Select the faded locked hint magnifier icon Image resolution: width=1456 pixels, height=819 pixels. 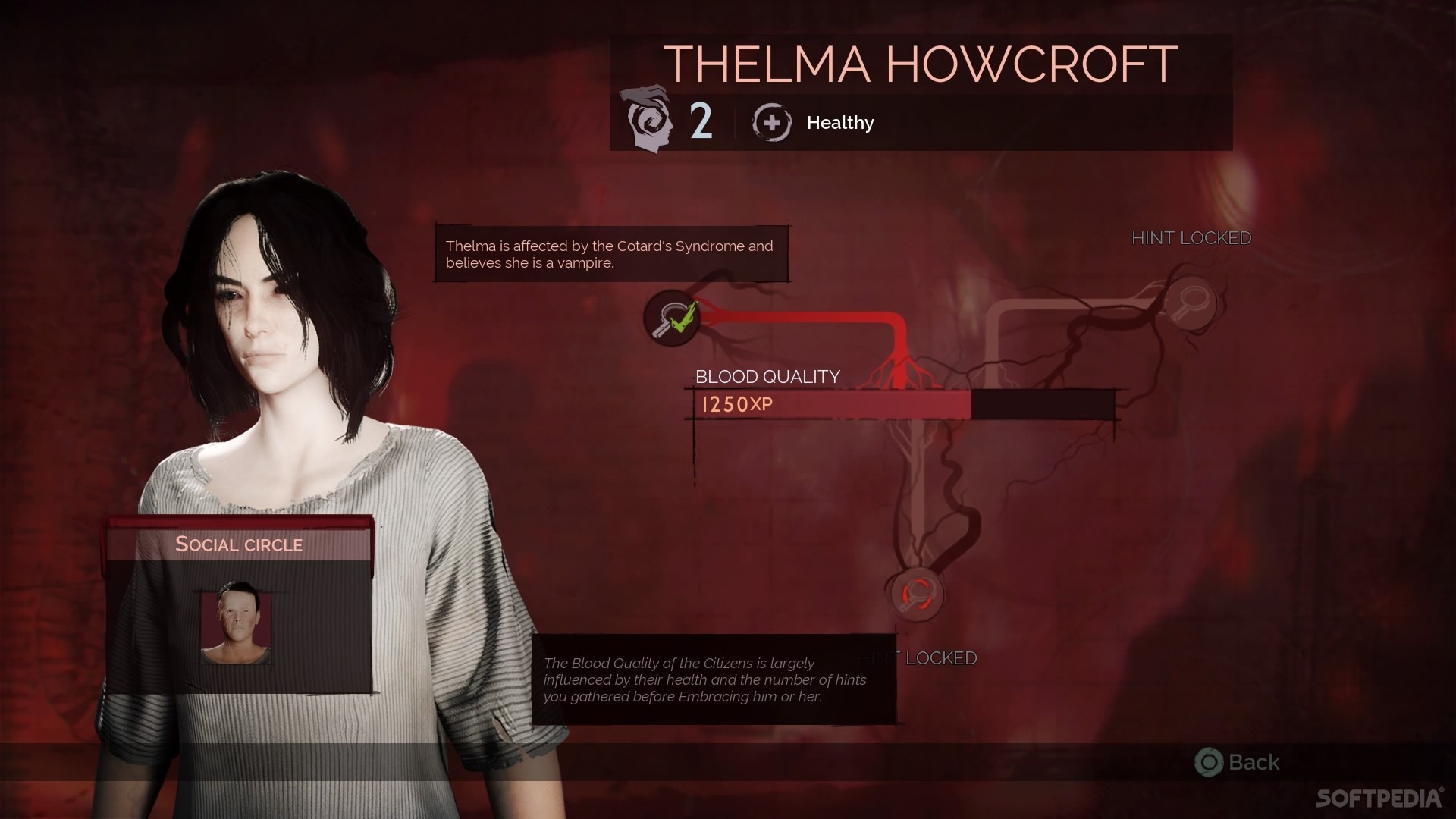pyautogui.click(x=1189, y=304)
